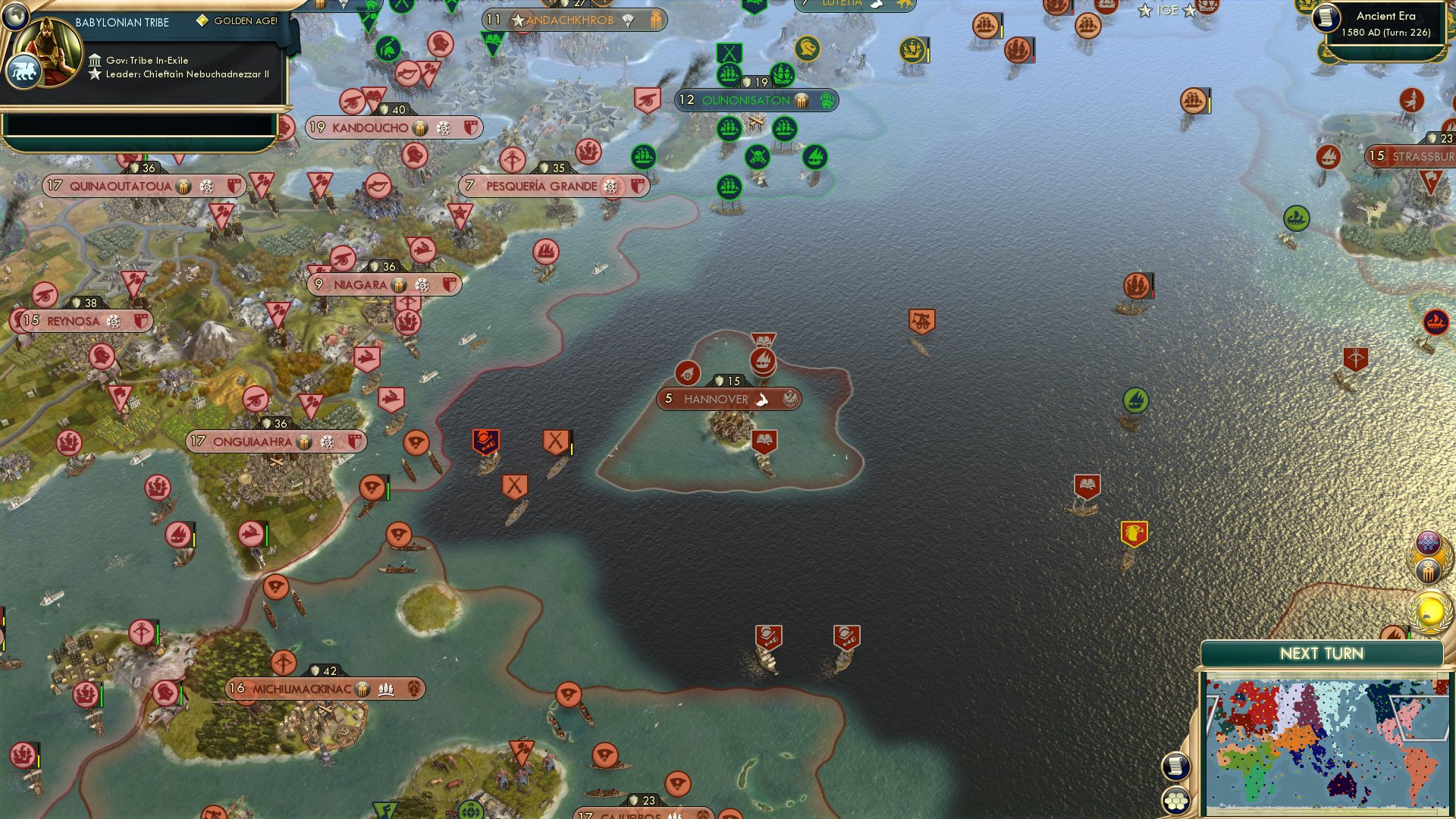The height and width of the screenshot is (819, 1456).
Task: Select the MICHILIMACKINAC city banner
Action: (303, 689)
